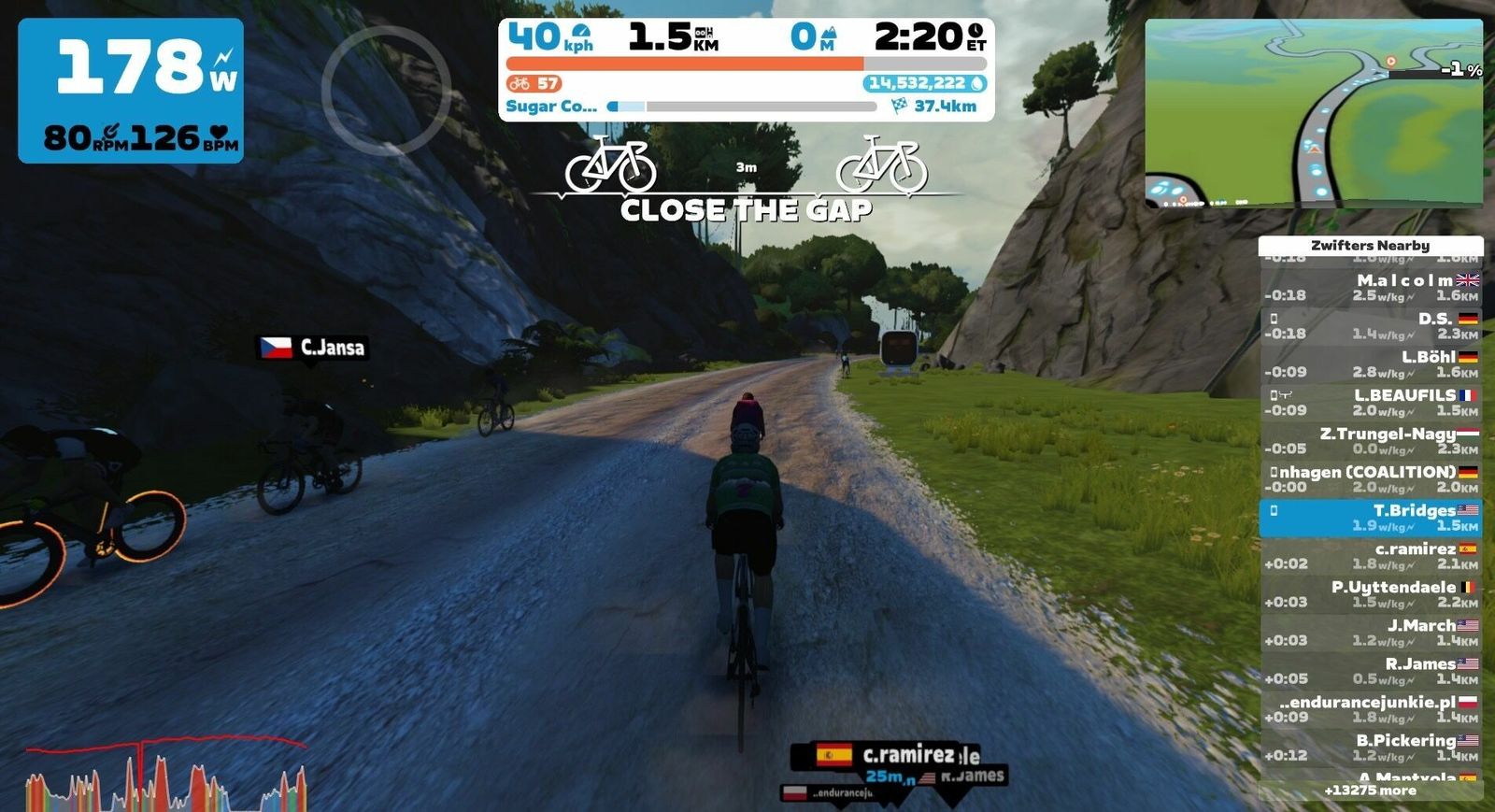Choose c.ramirez row in Zwifters Nearby

click(1371, 556)
